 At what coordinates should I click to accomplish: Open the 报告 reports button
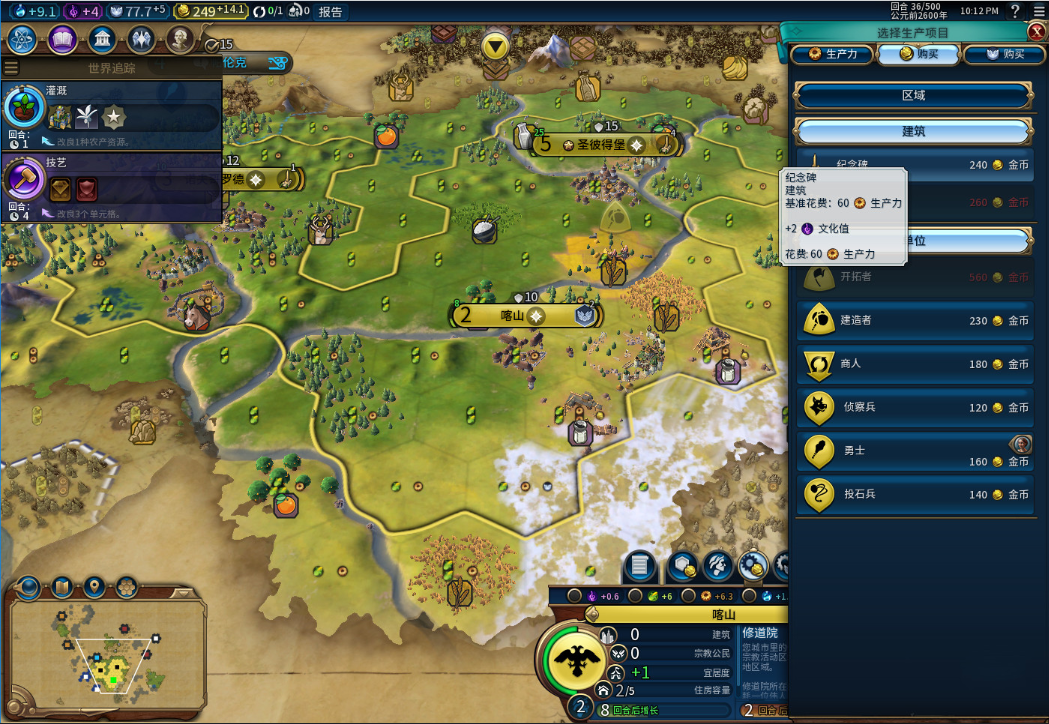coord(330,12)
